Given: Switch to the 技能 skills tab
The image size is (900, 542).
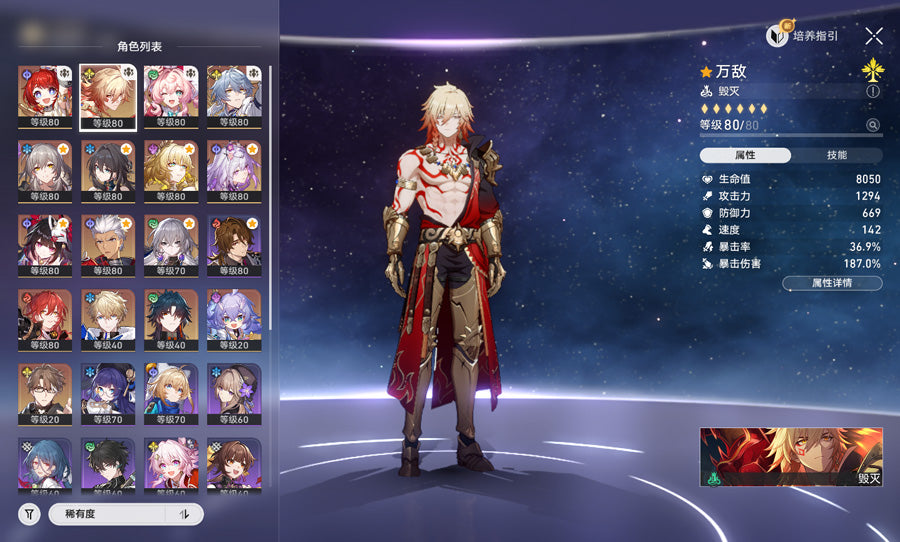Looking at the screenshot, I should tap(837, 155).
